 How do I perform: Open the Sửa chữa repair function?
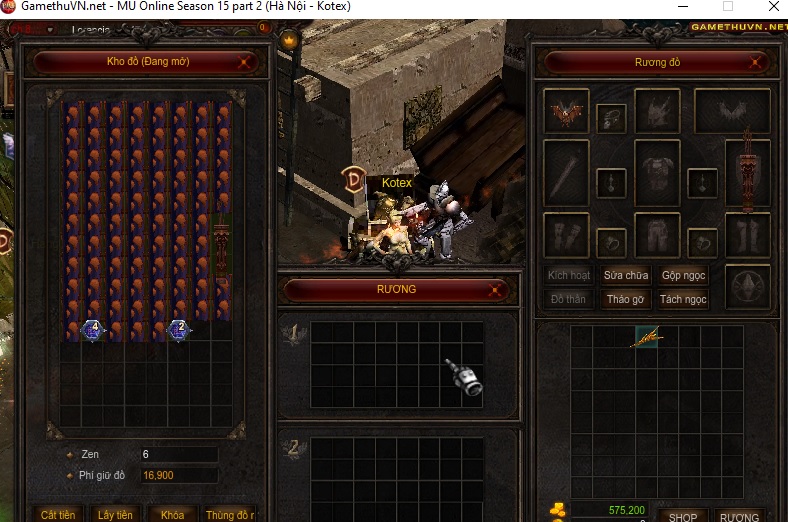(x=626, y=275)
